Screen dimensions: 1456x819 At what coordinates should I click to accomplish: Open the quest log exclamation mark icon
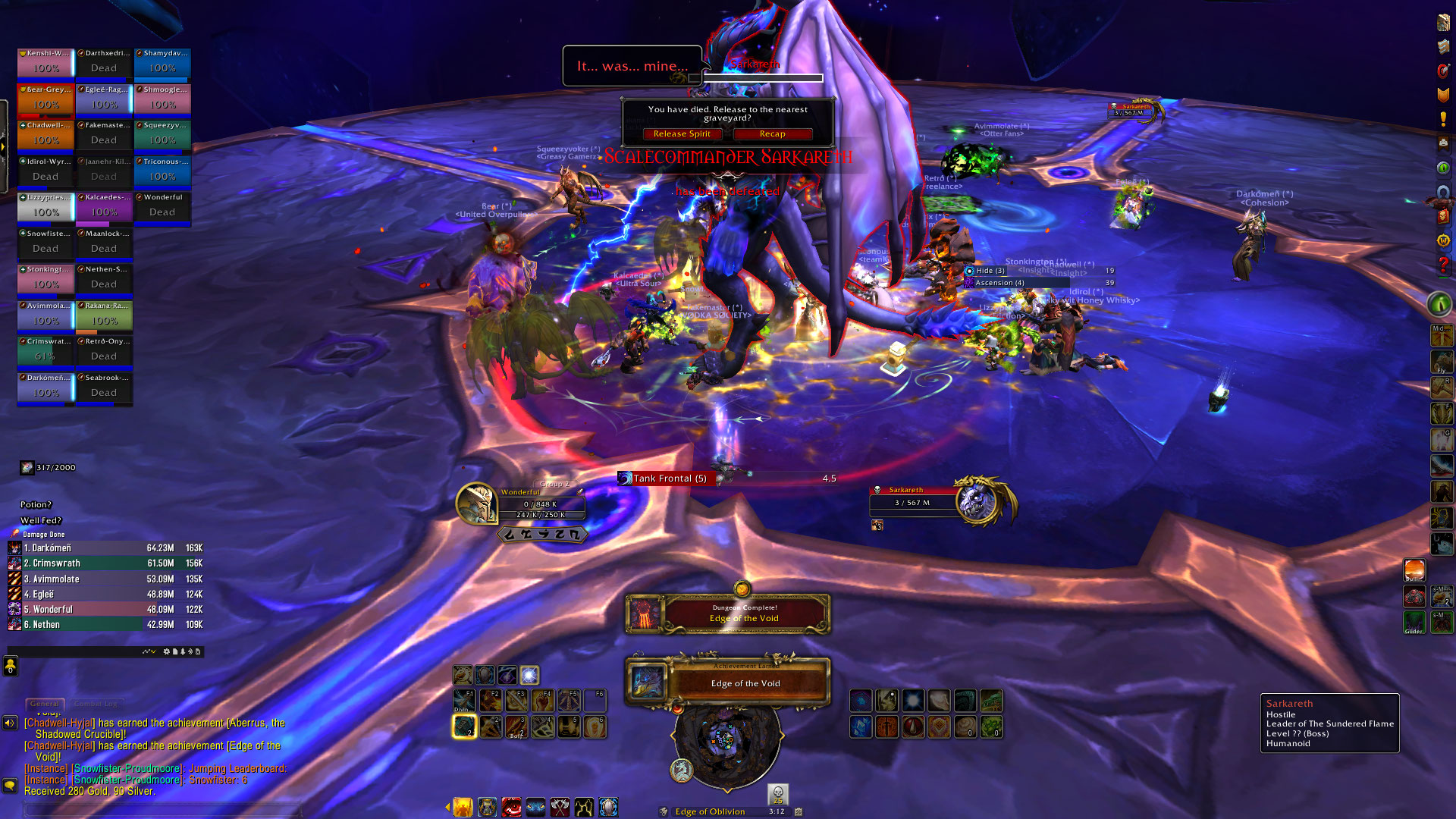click(x=1443, y=120)
